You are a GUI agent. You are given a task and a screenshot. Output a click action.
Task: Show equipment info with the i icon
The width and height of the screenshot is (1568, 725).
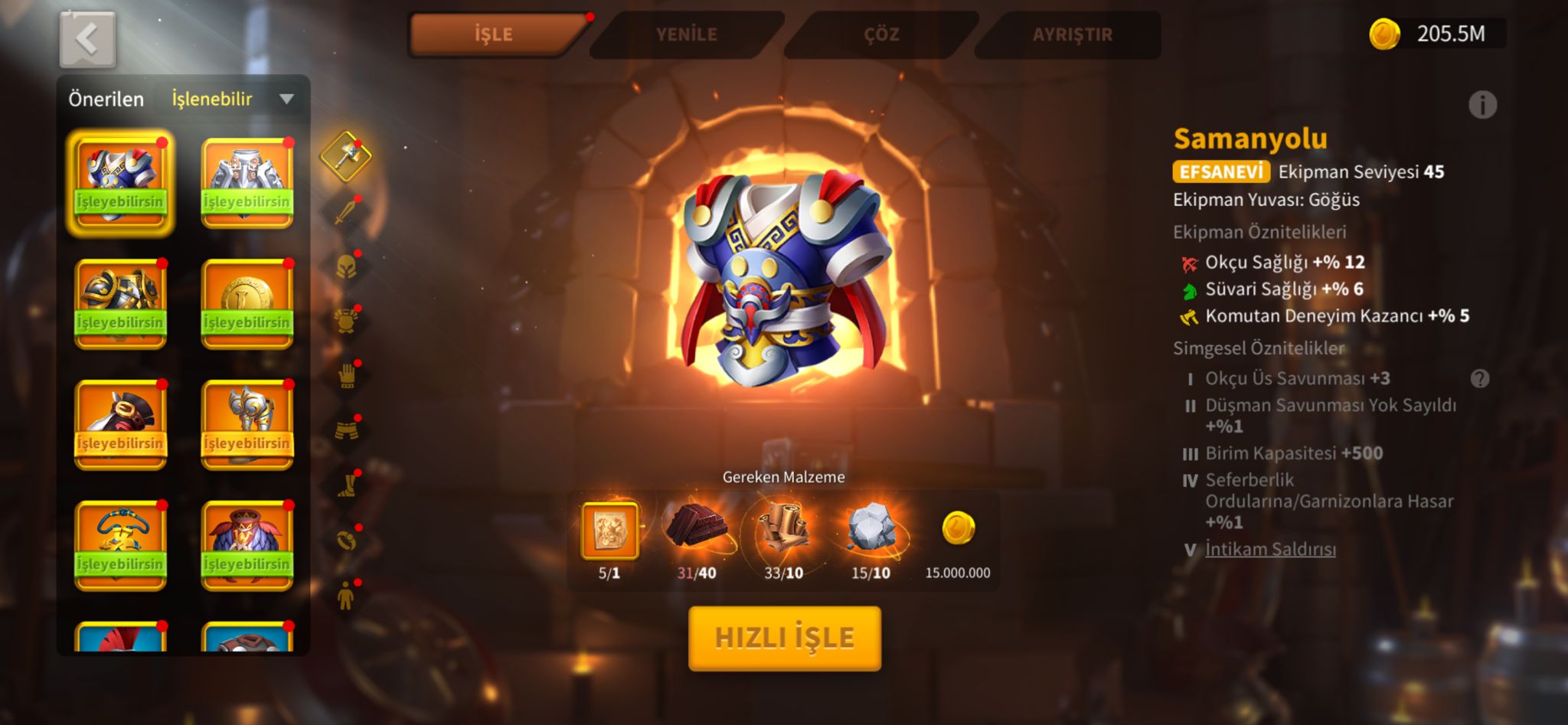tap(1482, 105)
